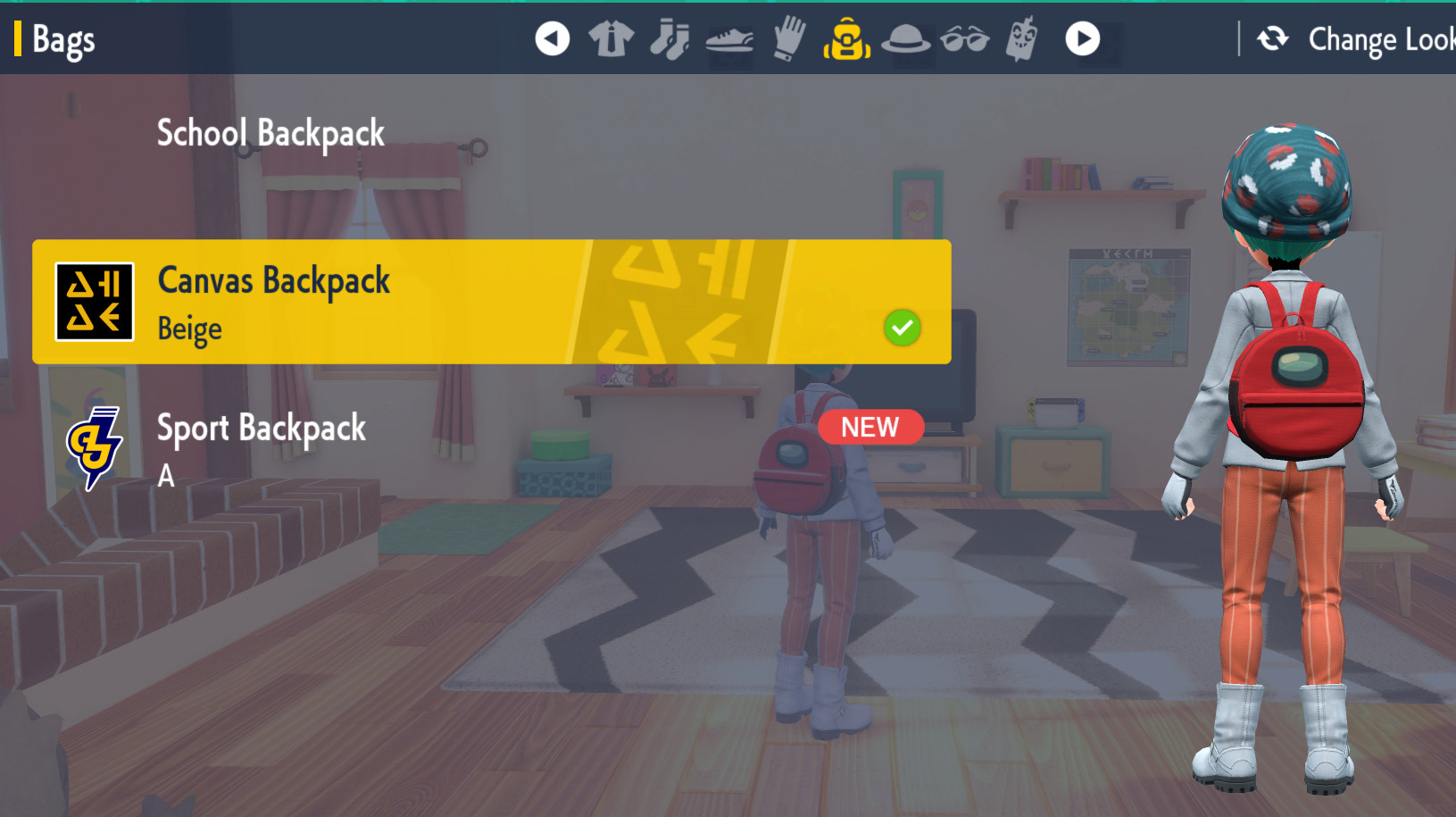
Task: Click the NEW badge on Sport Backpack
Action: (869, 427)
